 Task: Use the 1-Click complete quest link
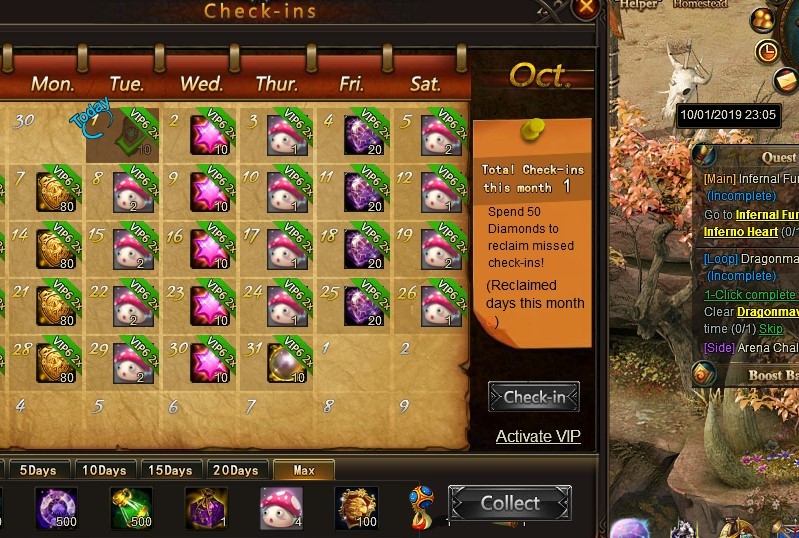tap(750, 295)
